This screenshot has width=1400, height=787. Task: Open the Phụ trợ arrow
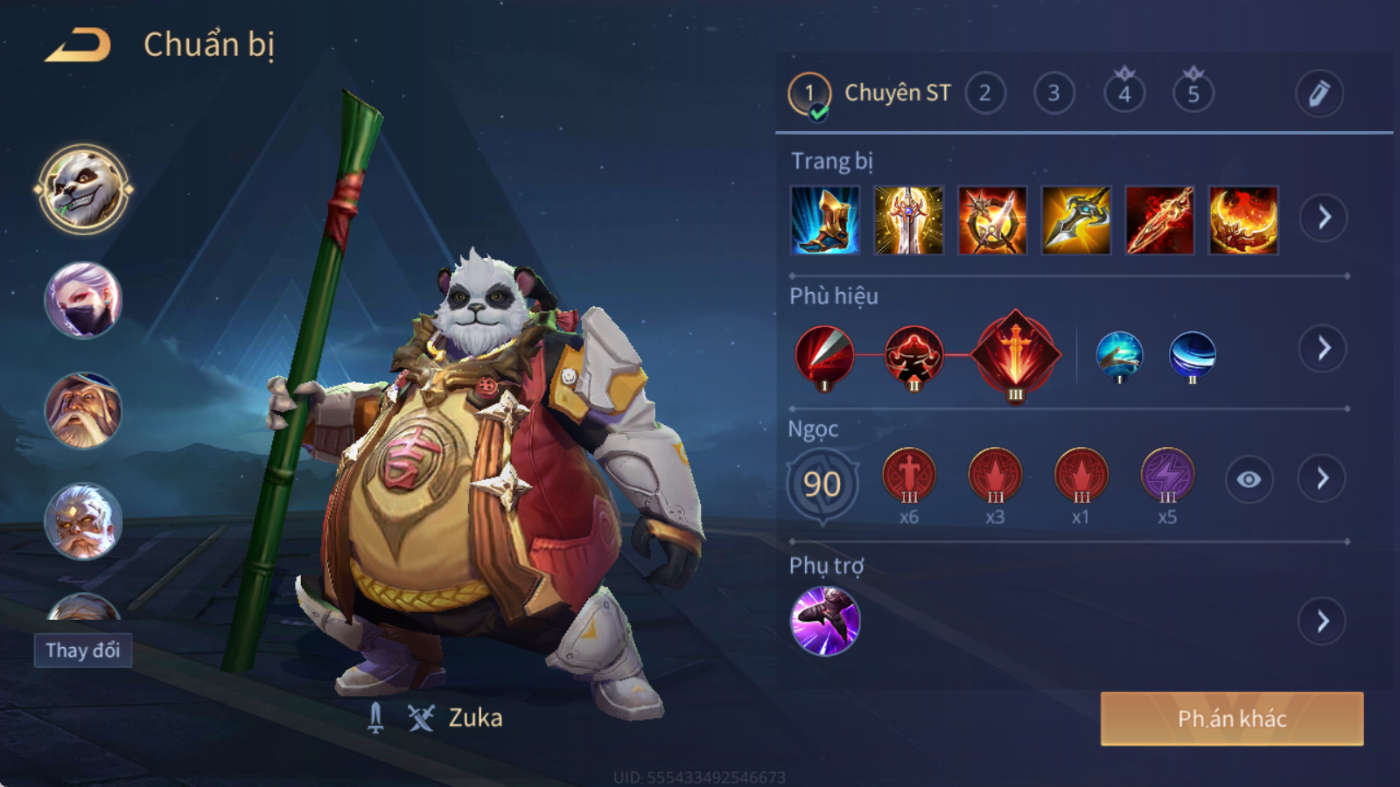point(1322,622)
